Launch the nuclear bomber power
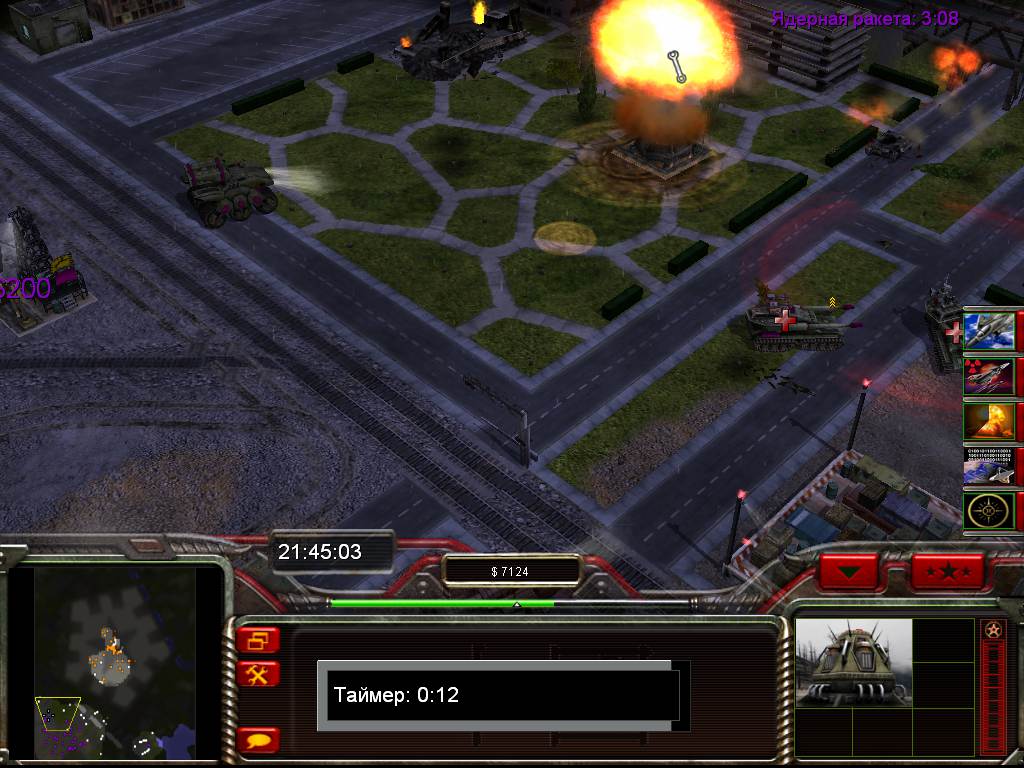This screenshot has width=1024, height=768. point(988,376)
